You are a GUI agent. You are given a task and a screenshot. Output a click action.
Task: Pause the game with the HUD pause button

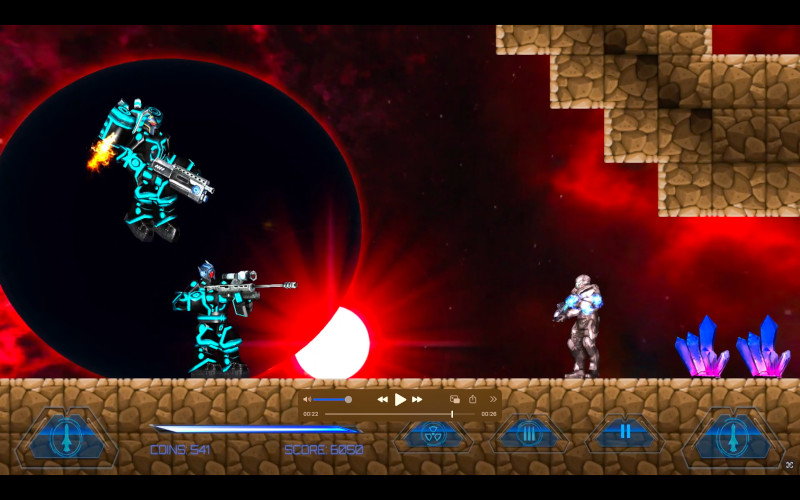[x=625, y=433]
